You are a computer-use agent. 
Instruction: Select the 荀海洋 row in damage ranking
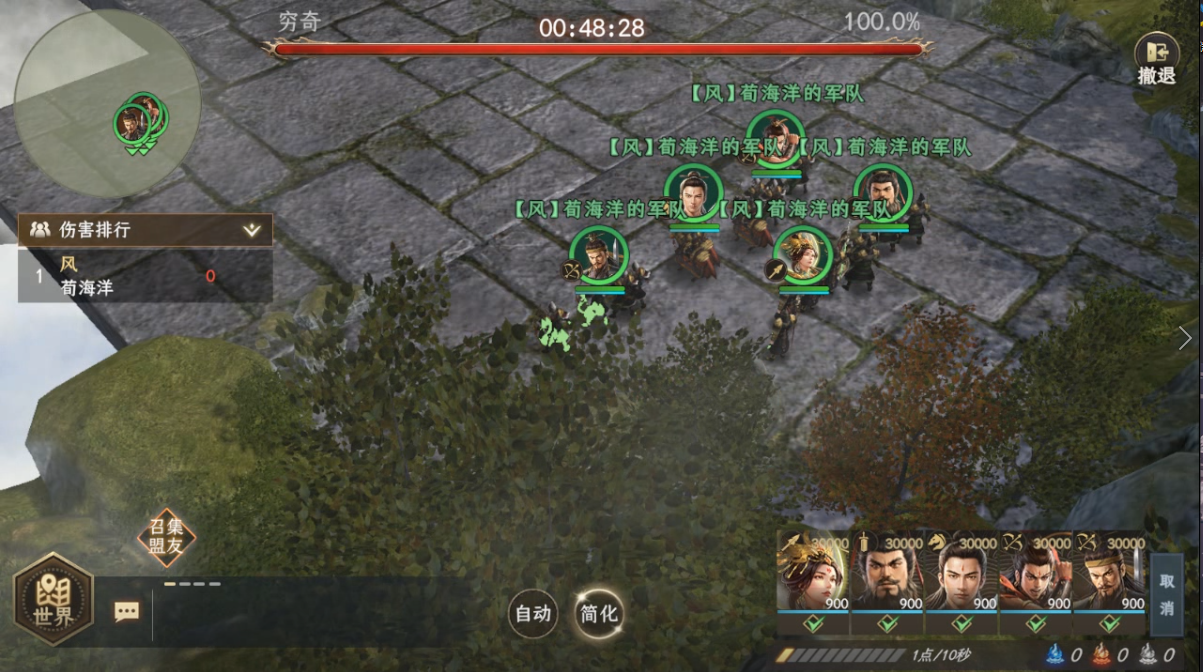(145, 277)
